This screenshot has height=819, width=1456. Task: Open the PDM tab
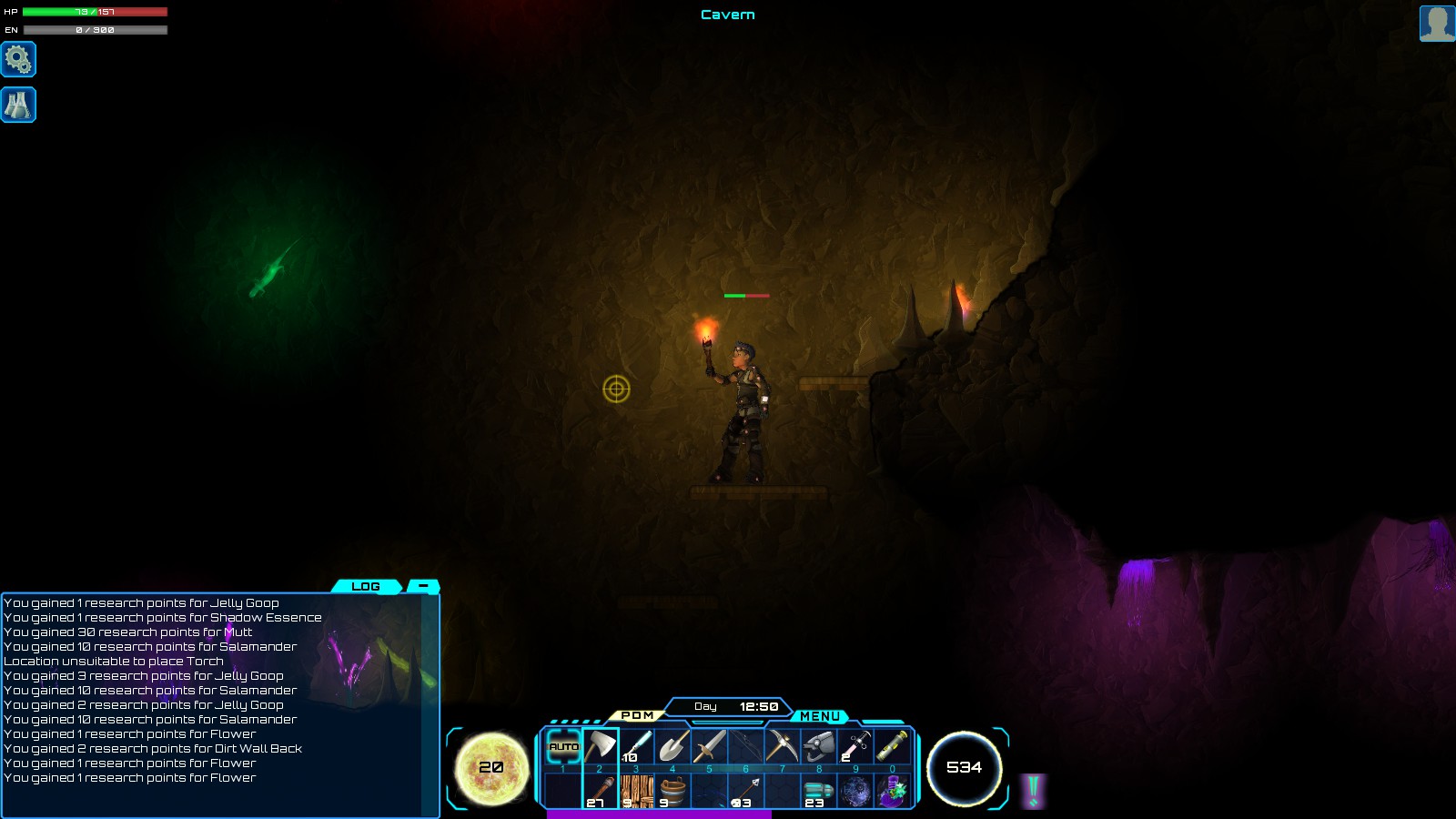coord(637,715)
